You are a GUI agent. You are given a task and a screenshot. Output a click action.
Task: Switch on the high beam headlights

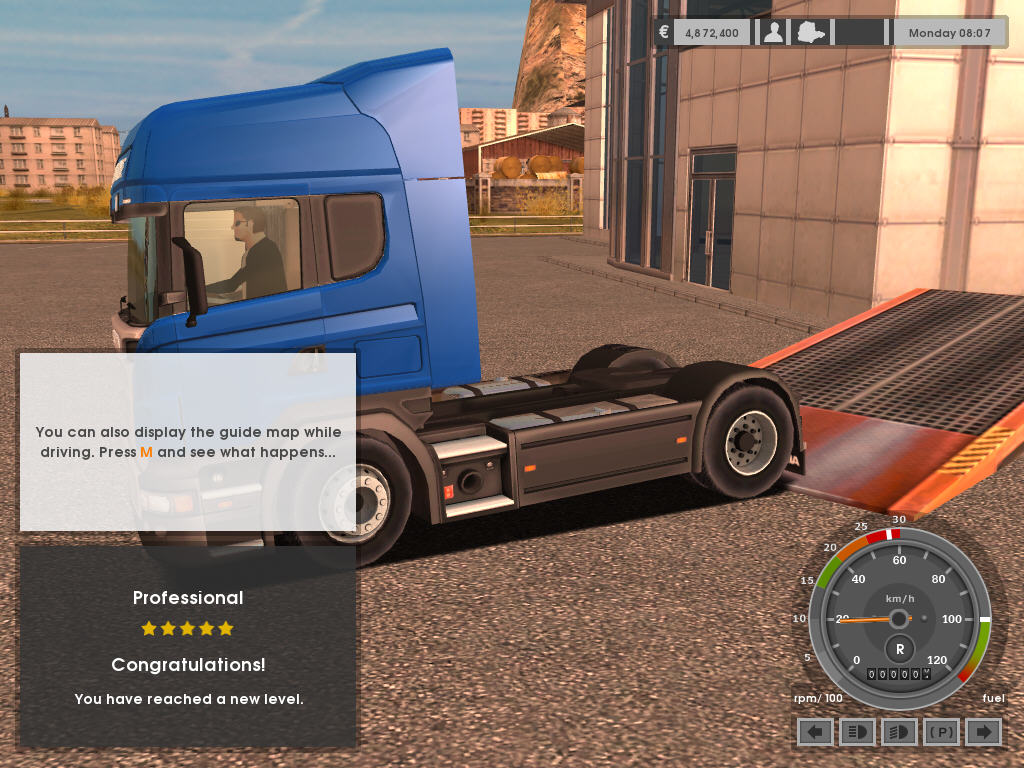(857, 732)
